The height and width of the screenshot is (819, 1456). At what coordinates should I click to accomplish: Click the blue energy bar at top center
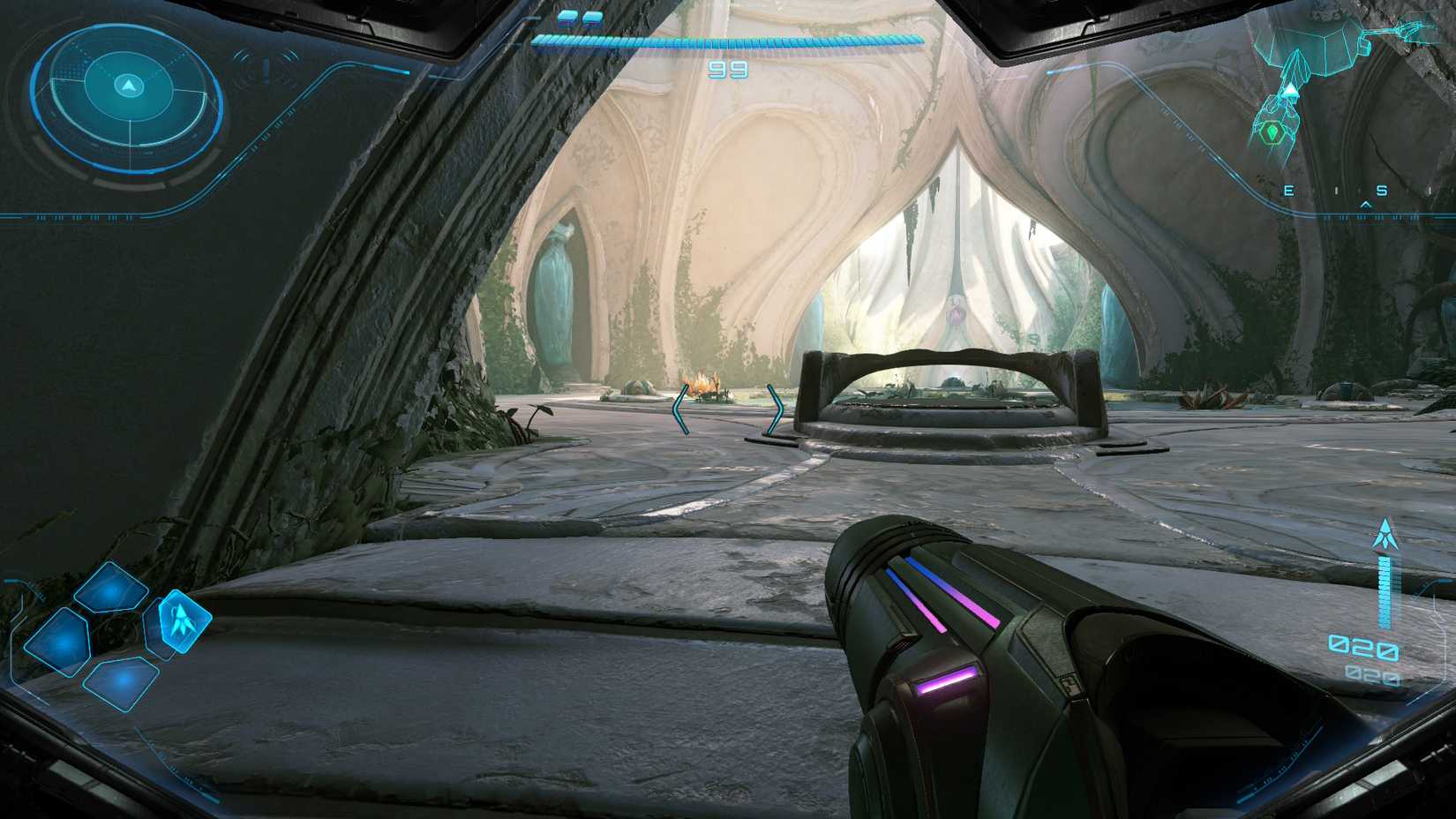click(x=728, y=41)
